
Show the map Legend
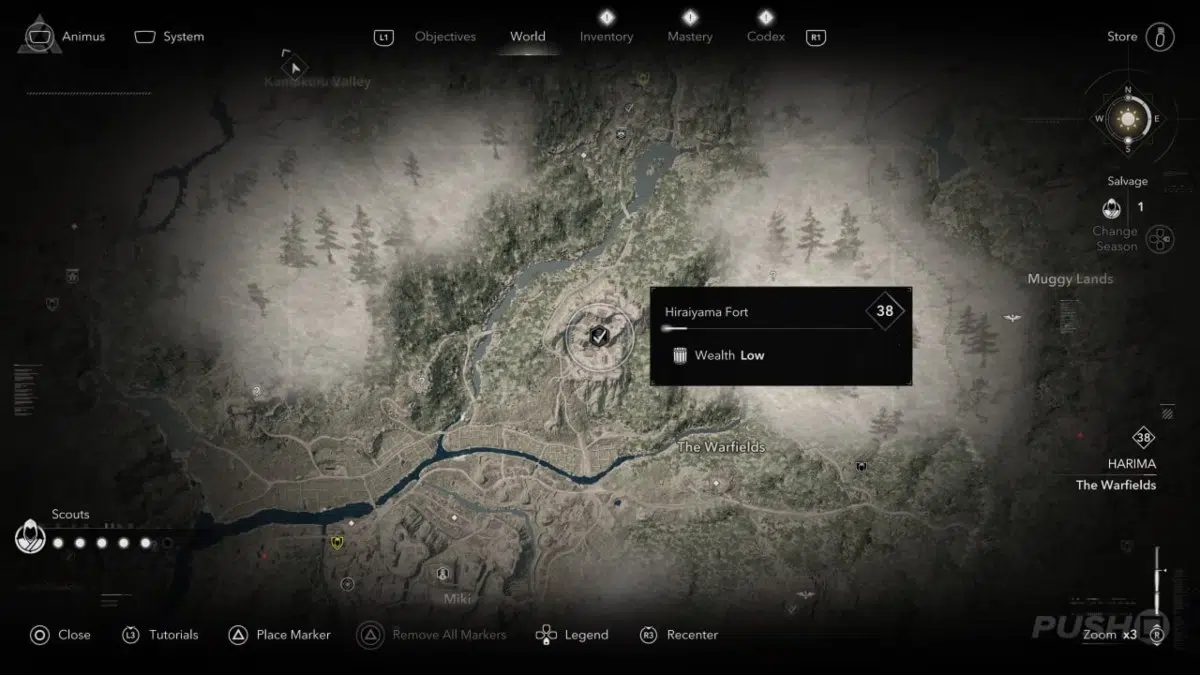point(585,635)
